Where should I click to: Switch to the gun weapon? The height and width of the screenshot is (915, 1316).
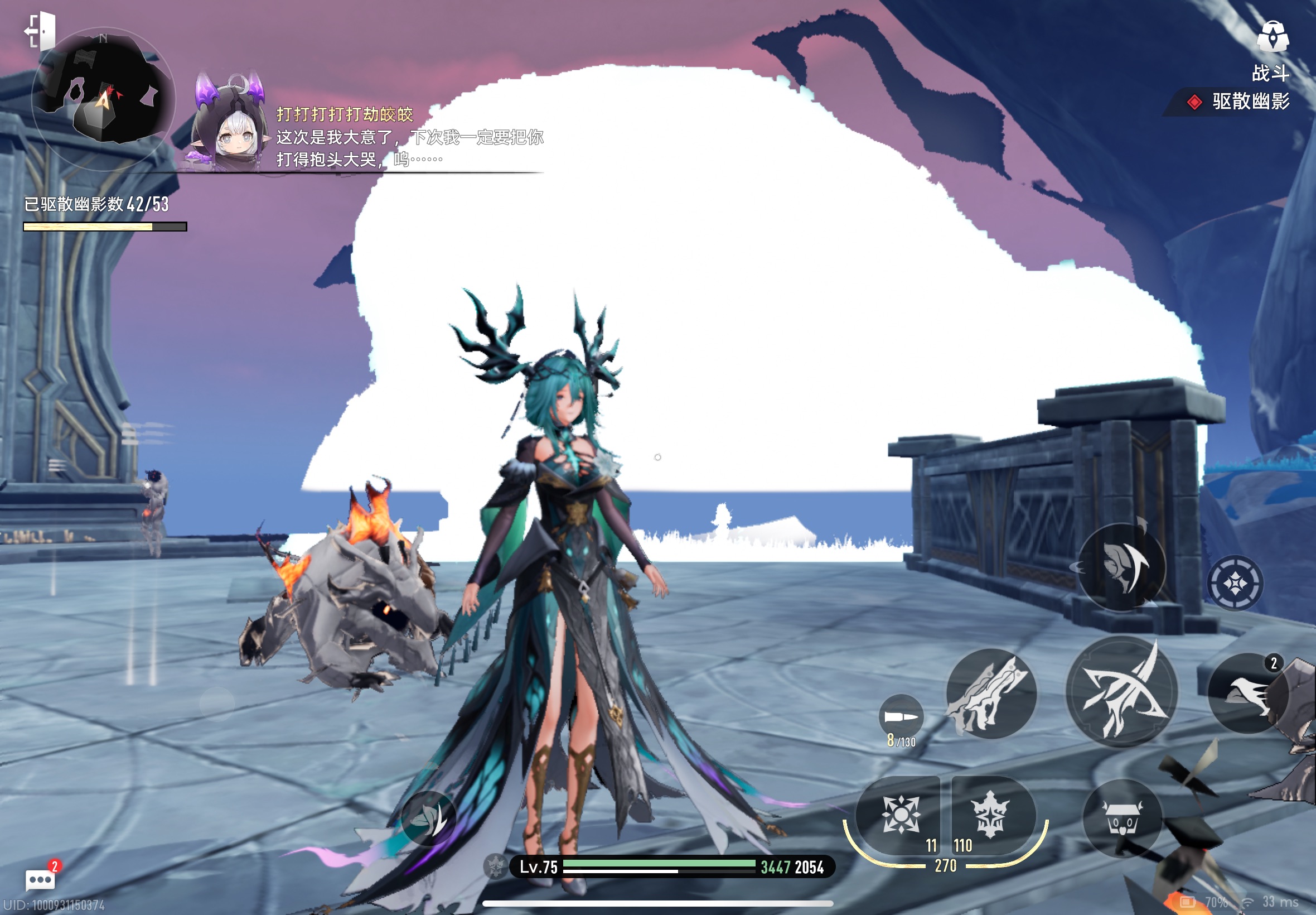point(991,694)
